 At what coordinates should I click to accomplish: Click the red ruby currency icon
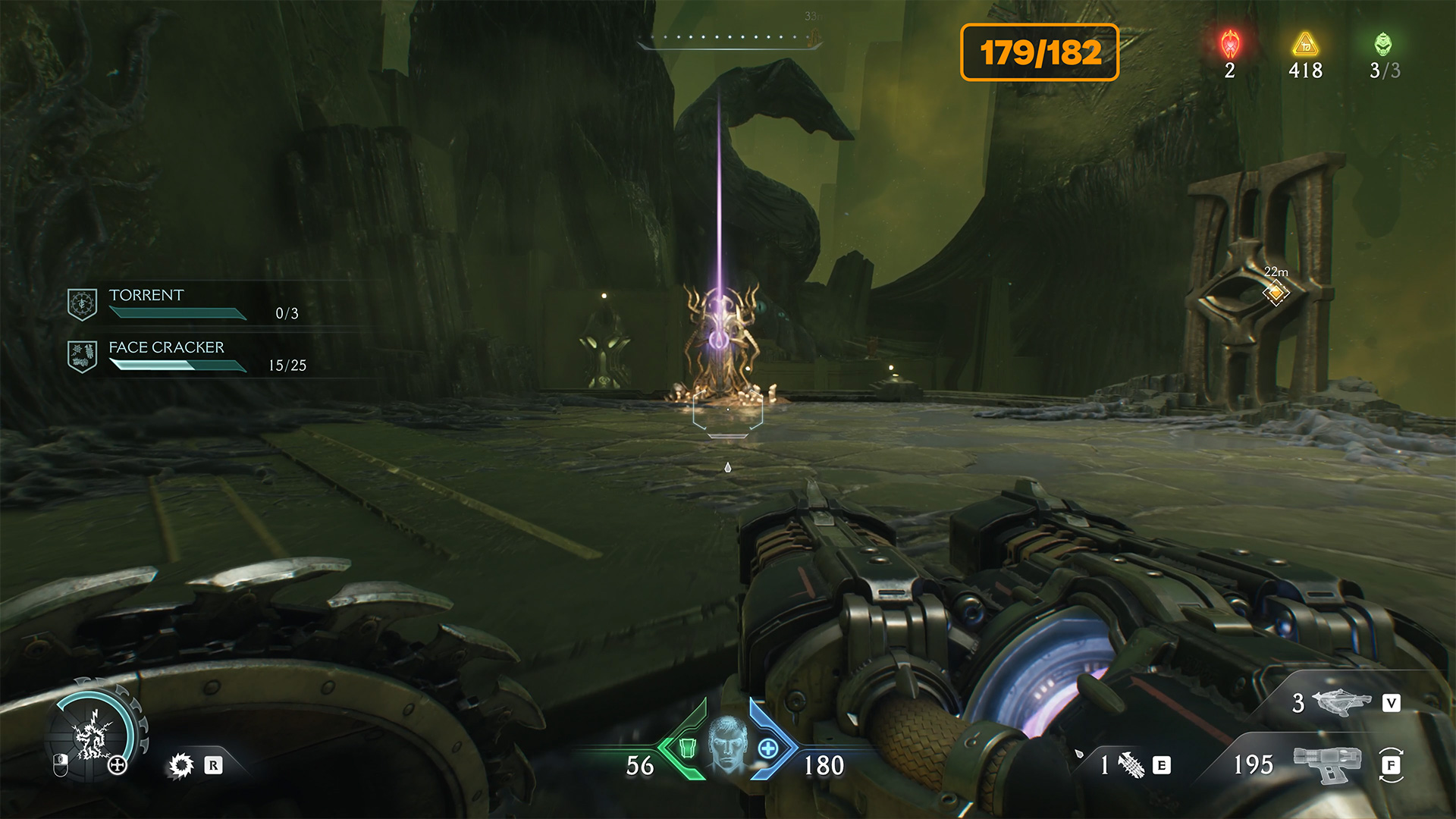pos(1230,45)
